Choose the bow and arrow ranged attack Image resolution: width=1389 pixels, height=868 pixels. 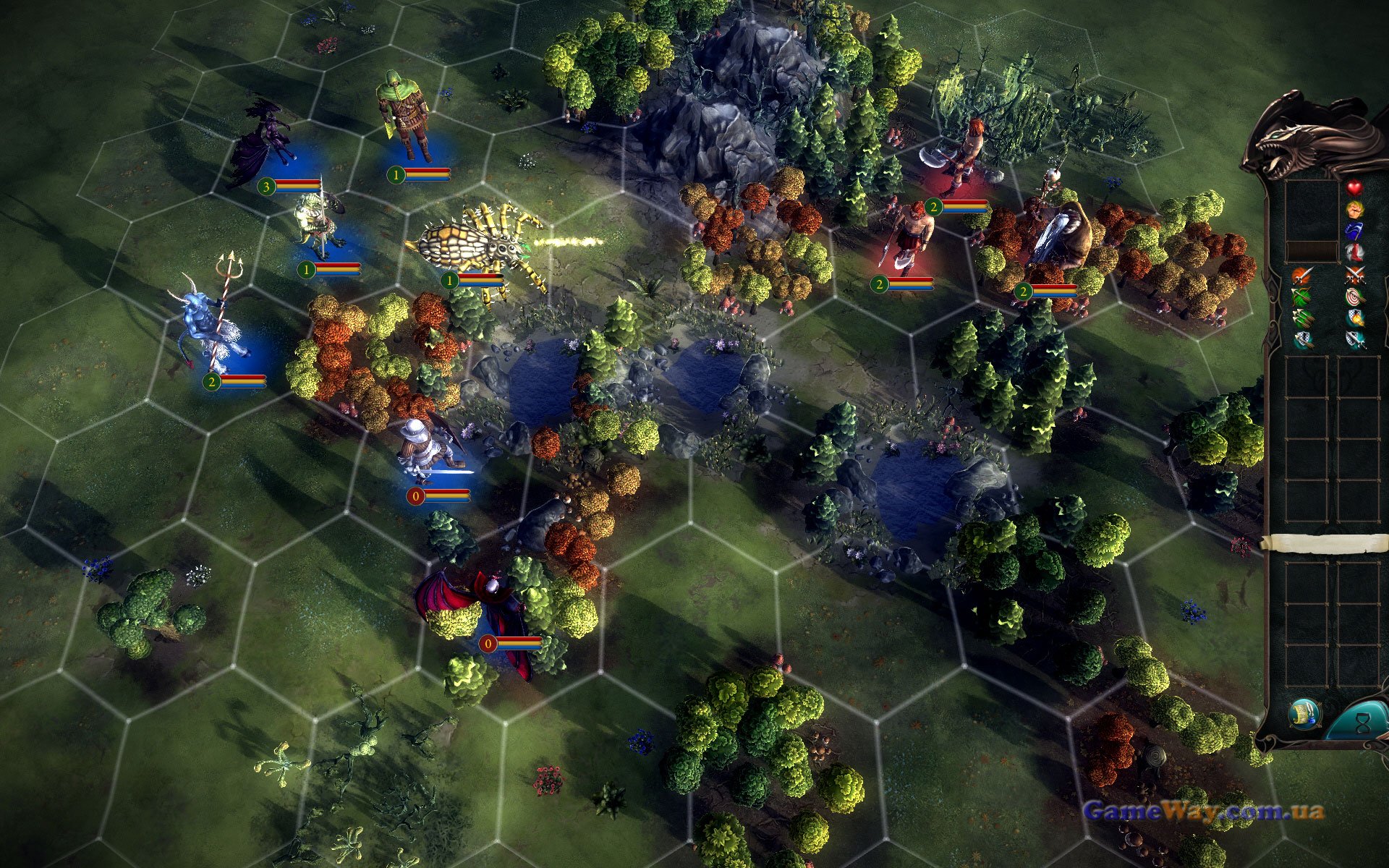click(1302, 296)
